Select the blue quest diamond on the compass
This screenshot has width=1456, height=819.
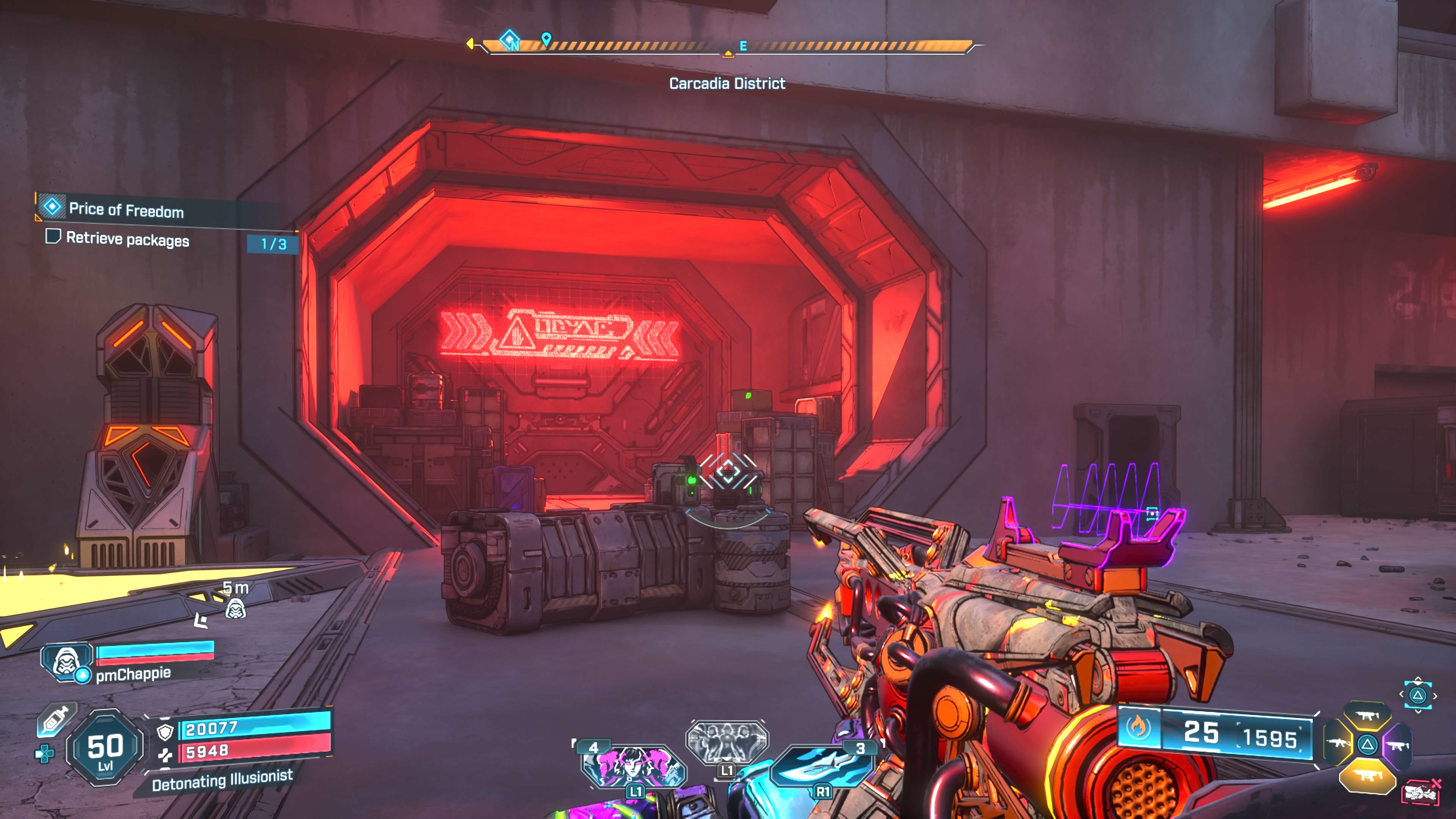point(509,40)
